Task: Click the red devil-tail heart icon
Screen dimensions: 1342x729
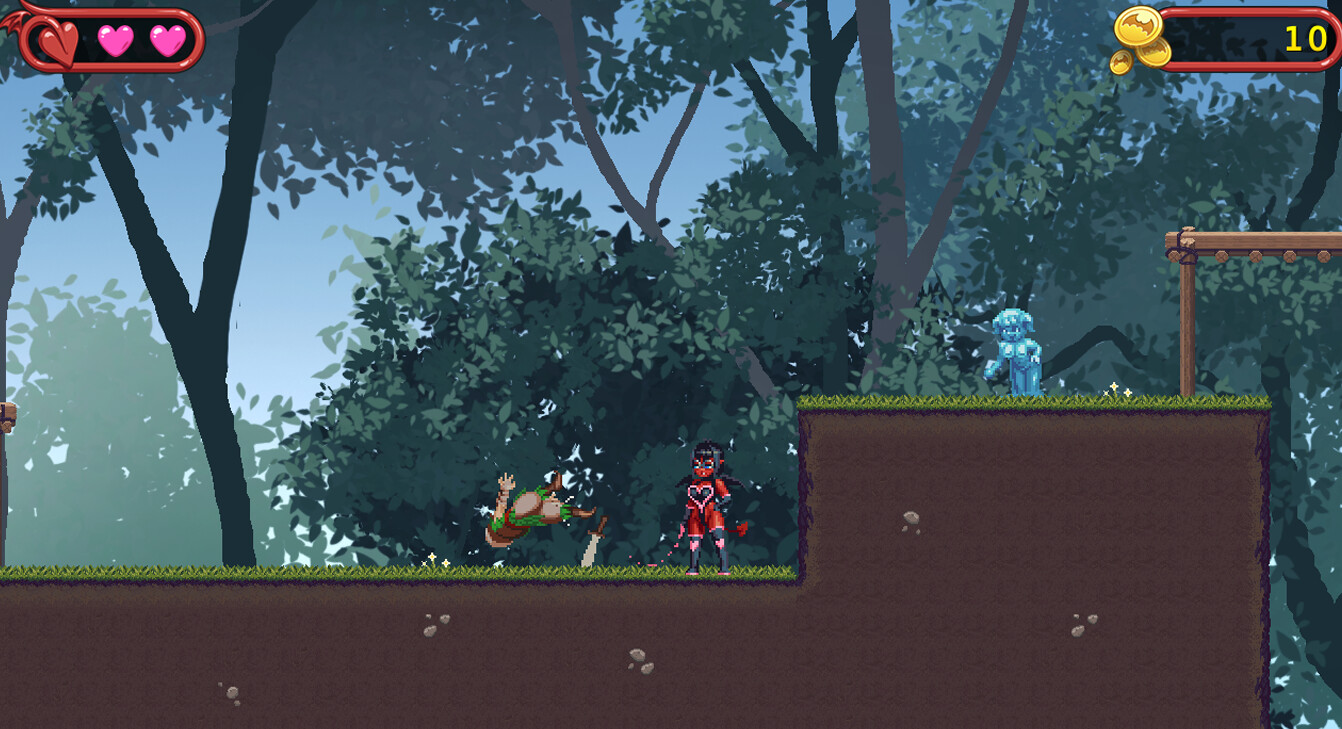Action: pos(56,41)
